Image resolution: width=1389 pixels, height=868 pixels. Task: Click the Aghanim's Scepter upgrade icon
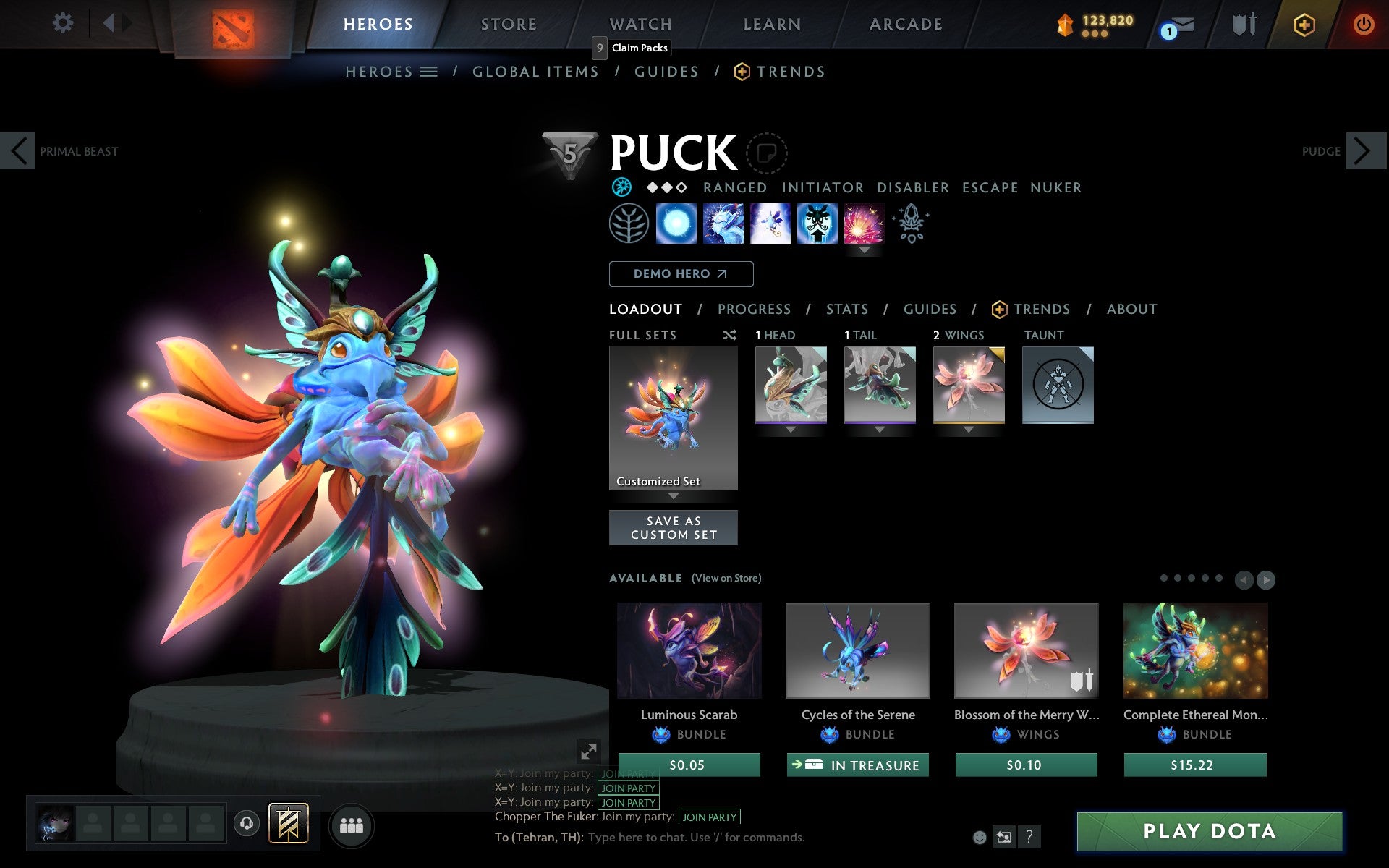click(911, 224)
